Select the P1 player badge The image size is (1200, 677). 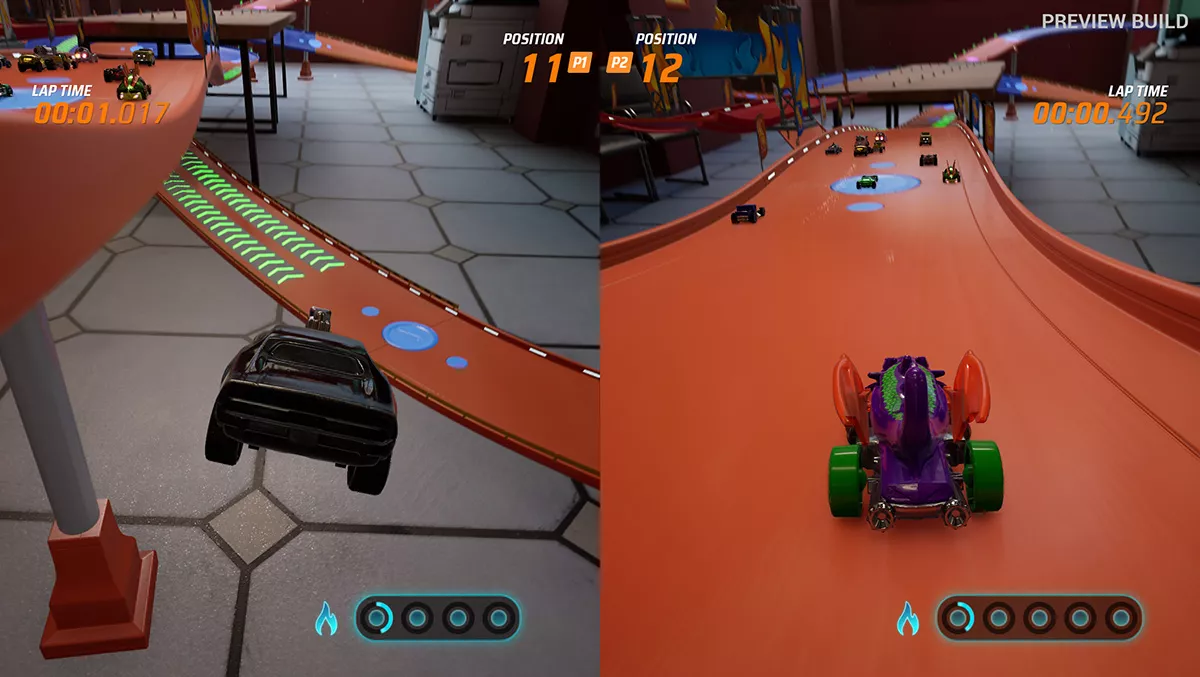click(x=578, y=63)
